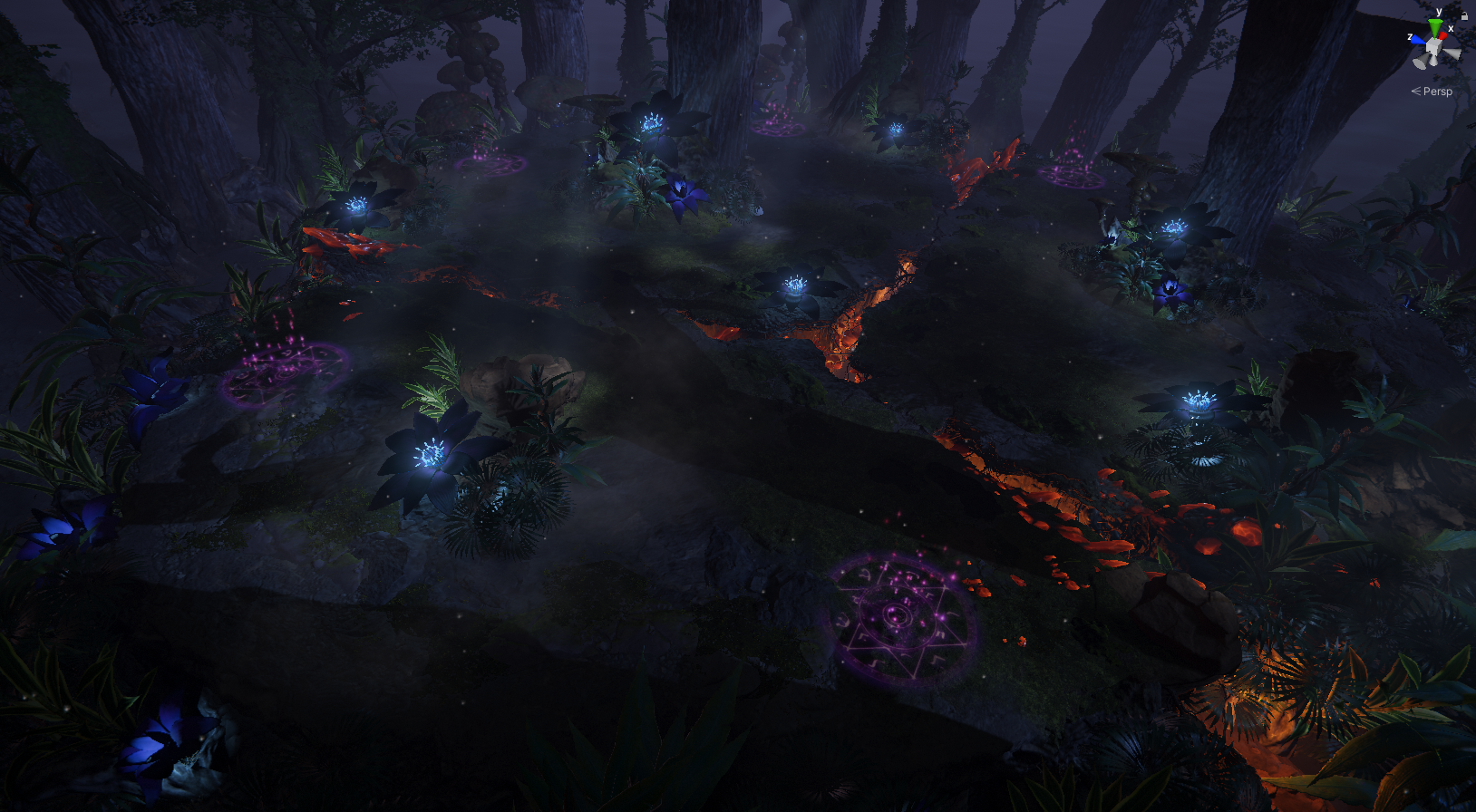Click the gizmo's center cube
Screen dimensions: 1476x812
(x=1433, y=45)
